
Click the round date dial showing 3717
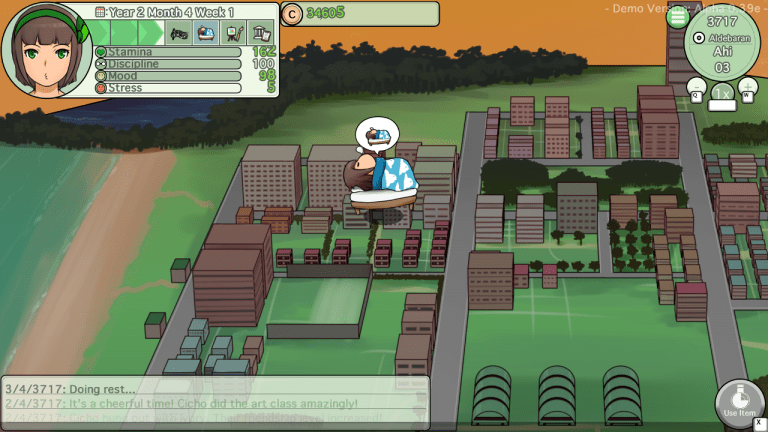(722, 42)
